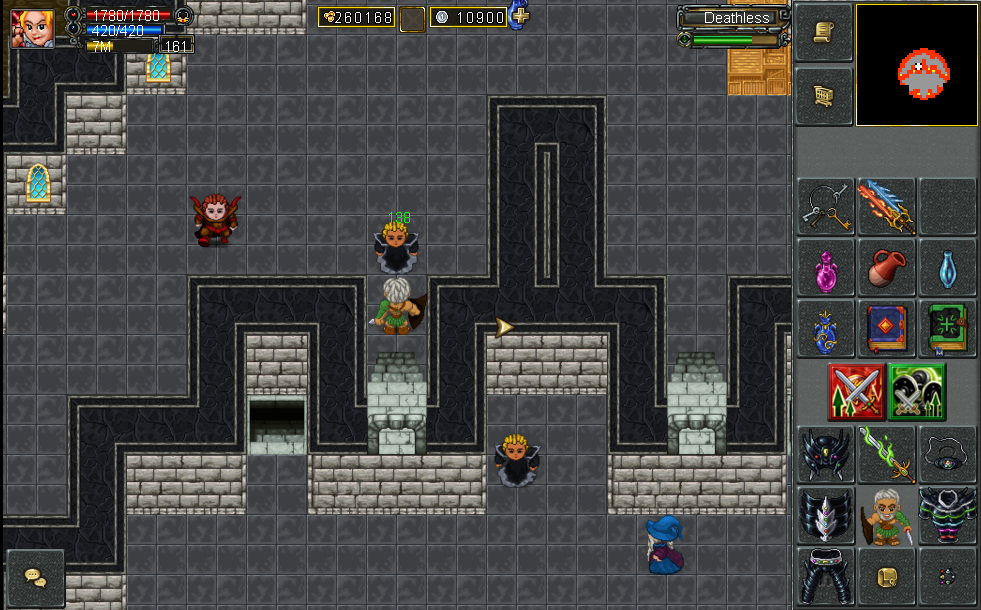Open the blue spellbook with red gem
Viewport: 981px width, 610px height.
click(886, 328)
